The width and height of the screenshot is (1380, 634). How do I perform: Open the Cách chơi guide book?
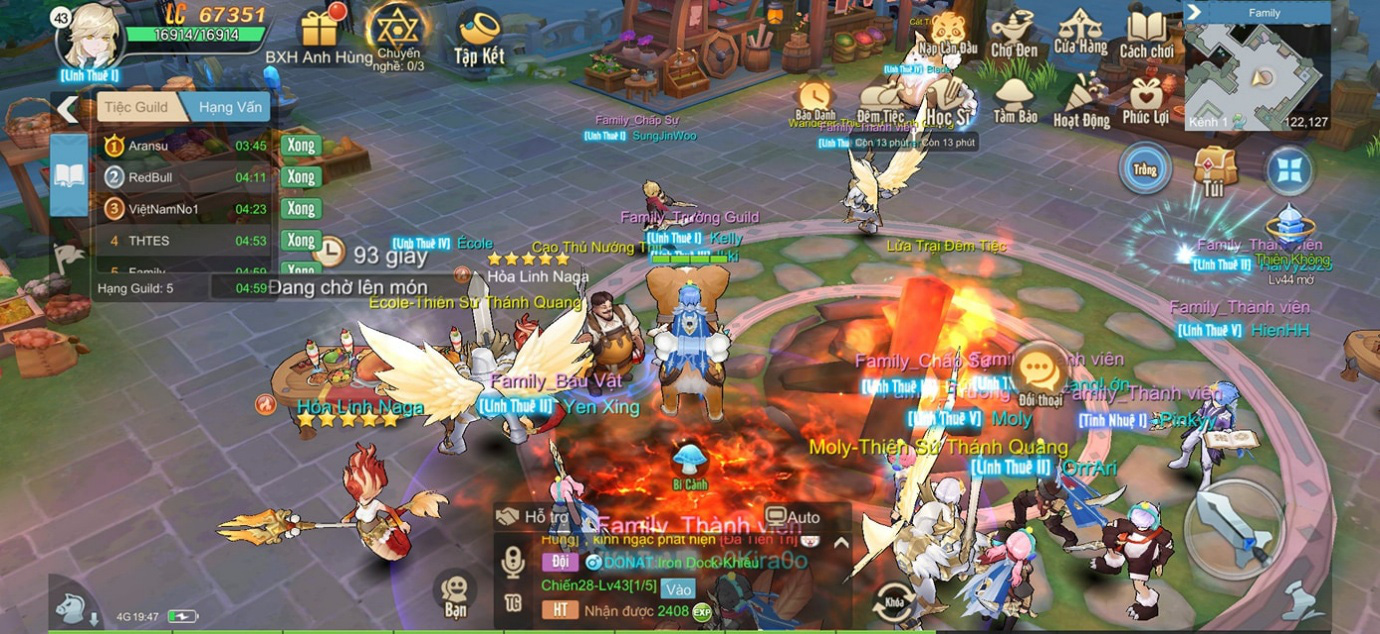click(x=1146, y=32)
